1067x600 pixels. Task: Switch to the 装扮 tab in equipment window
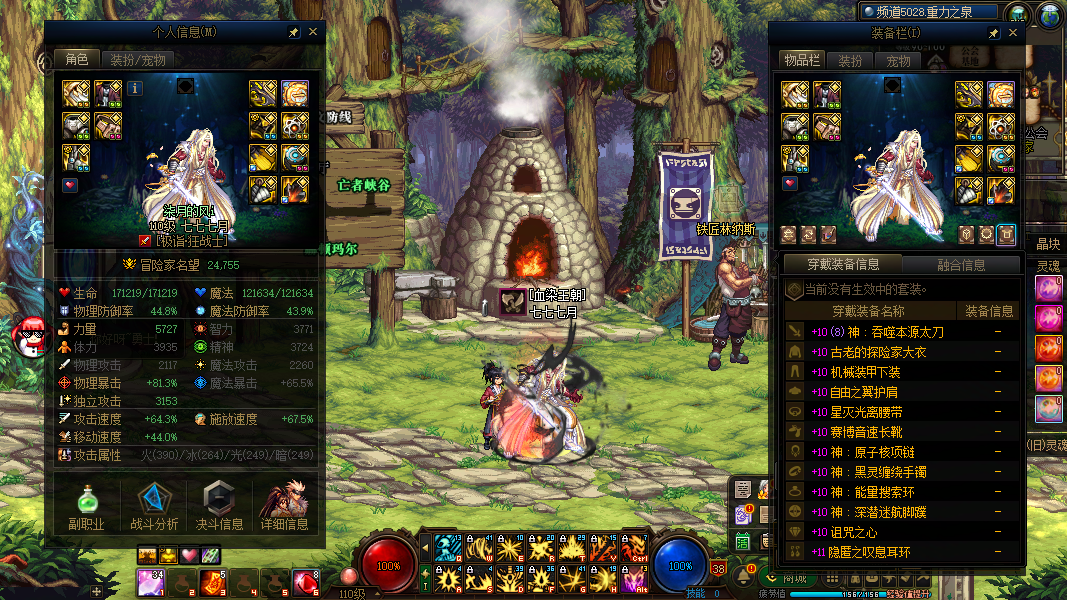click(x=850, y=61)
